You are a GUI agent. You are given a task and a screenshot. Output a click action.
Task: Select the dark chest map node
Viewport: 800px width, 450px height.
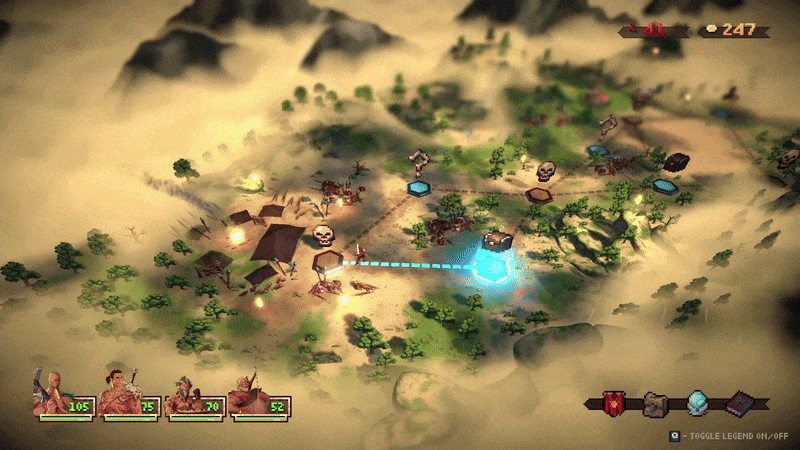coord(677,162)
